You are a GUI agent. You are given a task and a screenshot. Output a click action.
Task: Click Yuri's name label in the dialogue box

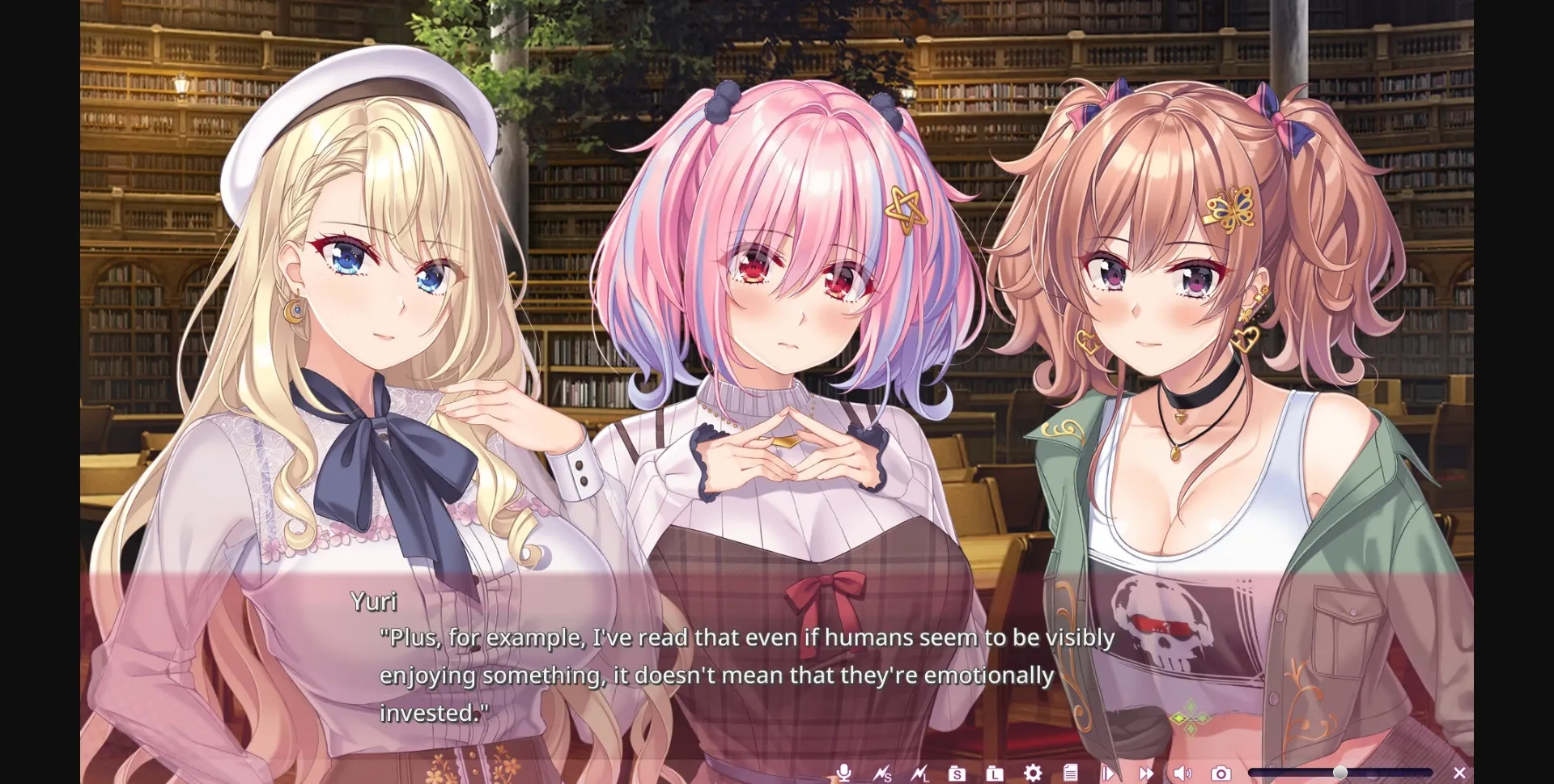click(373, 601)
